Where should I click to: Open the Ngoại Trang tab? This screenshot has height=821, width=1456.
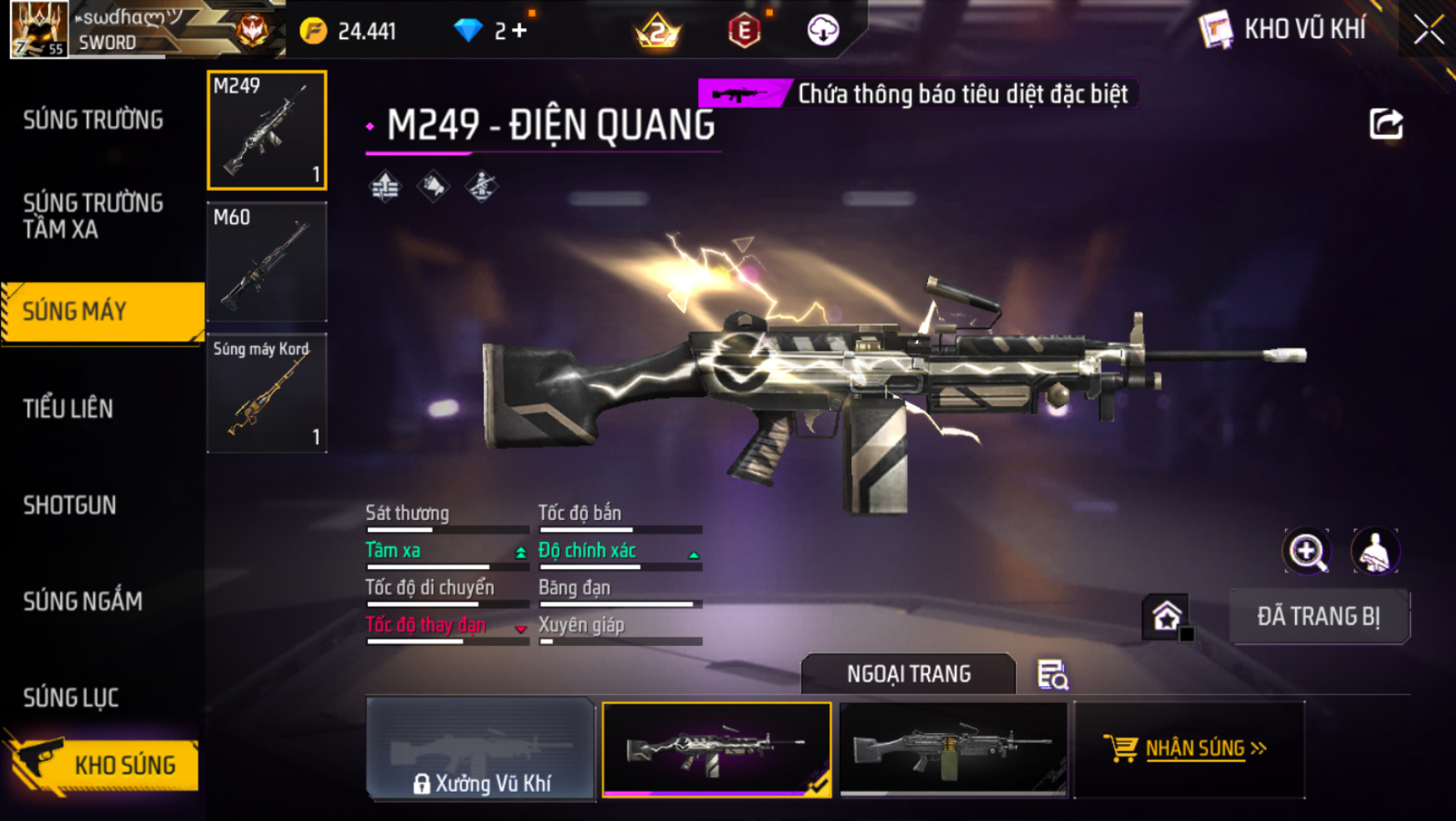908,673
